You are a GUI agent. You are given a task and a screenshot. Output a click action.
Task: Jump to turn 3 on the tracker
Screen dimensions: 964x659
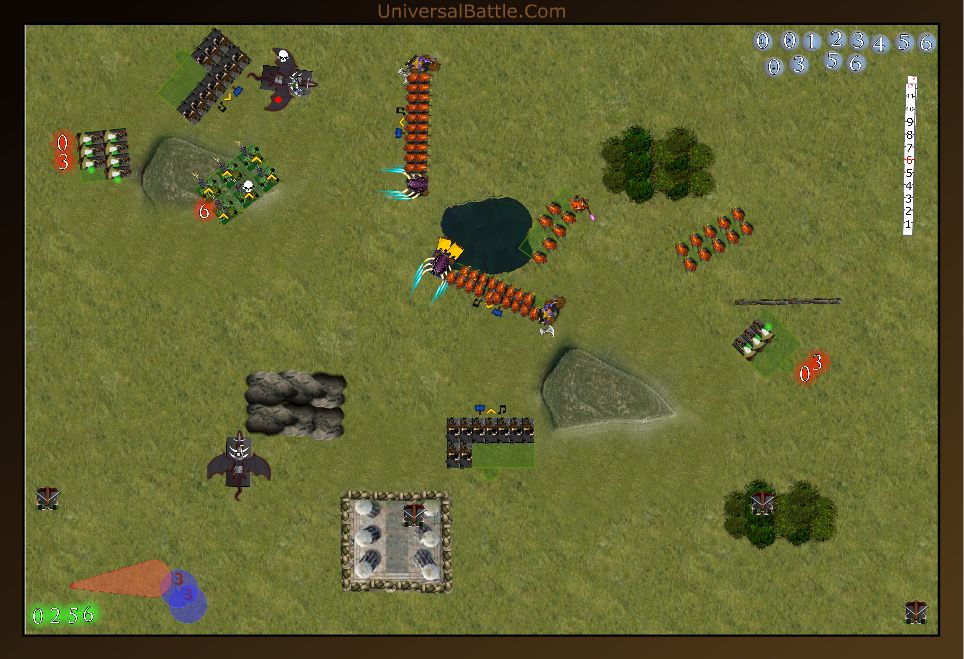pyautogui.click(x=909, y=199)
